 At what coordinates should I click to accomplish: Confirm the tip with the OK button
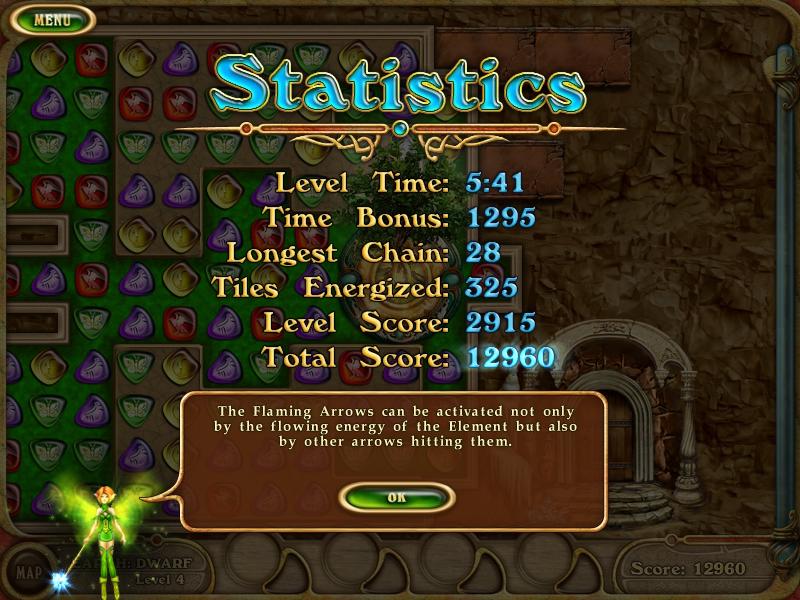click(x=397, y=497)
